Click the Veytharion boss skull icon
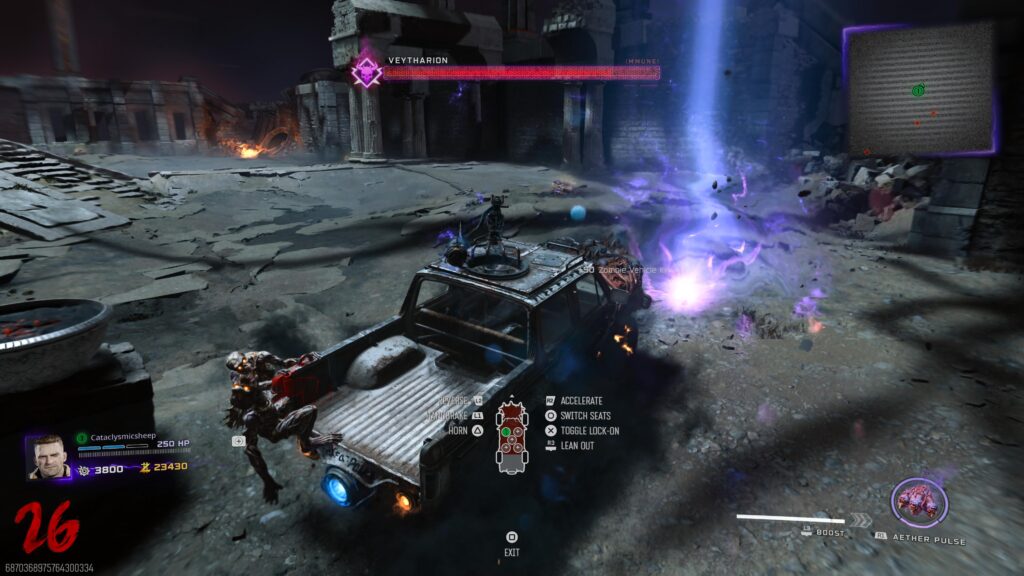 368,72
